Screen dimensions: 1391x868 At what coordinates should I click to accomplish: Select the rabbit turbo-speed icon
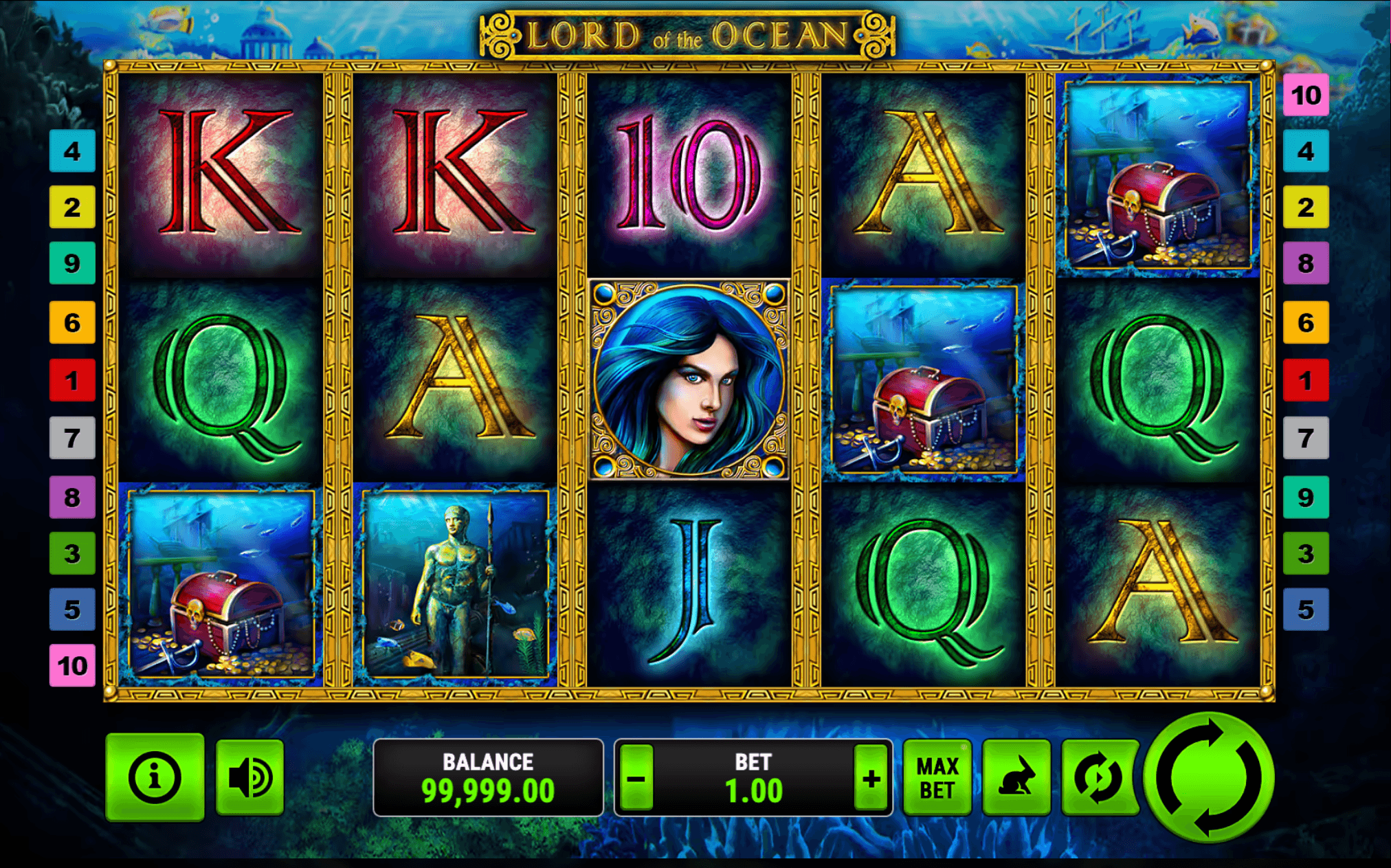[x=1016, y=777]
